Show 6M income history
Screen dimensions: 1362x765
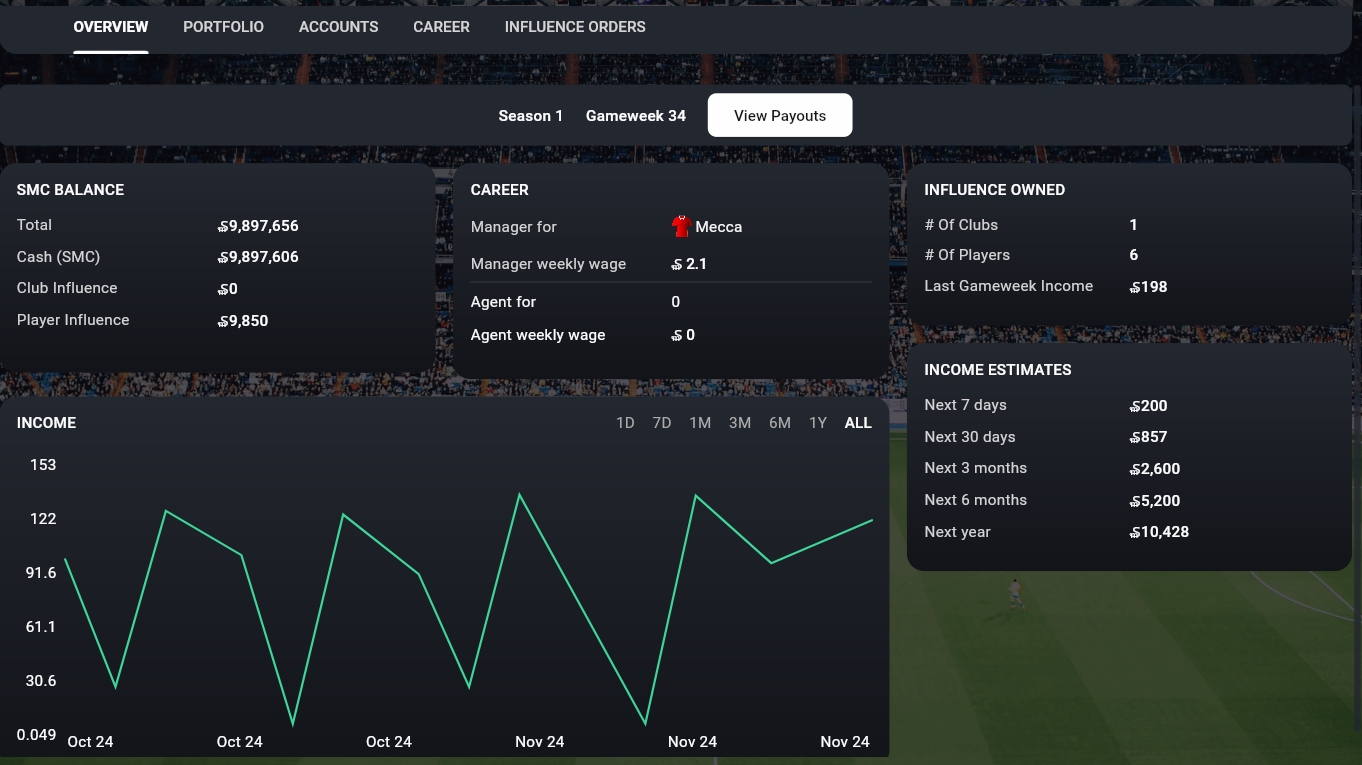(780, 423)
